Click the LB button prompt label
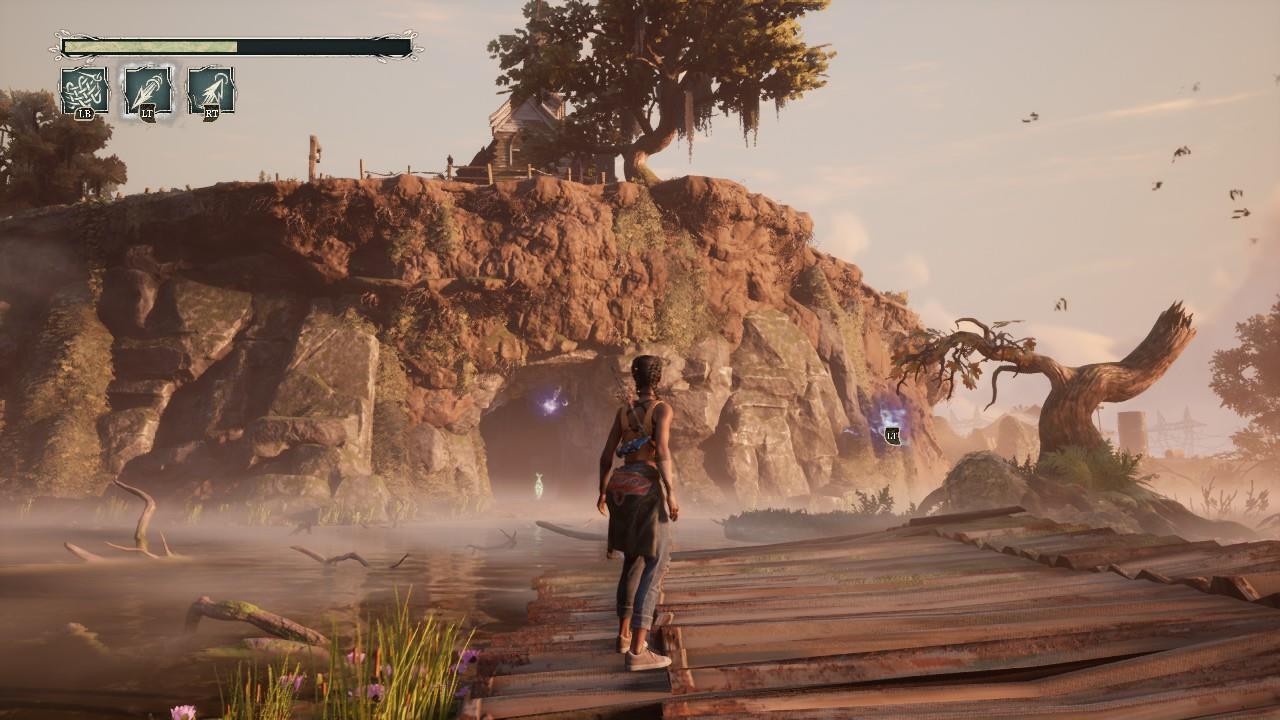This screenshot has width=1280, height=720. [85, 113]
